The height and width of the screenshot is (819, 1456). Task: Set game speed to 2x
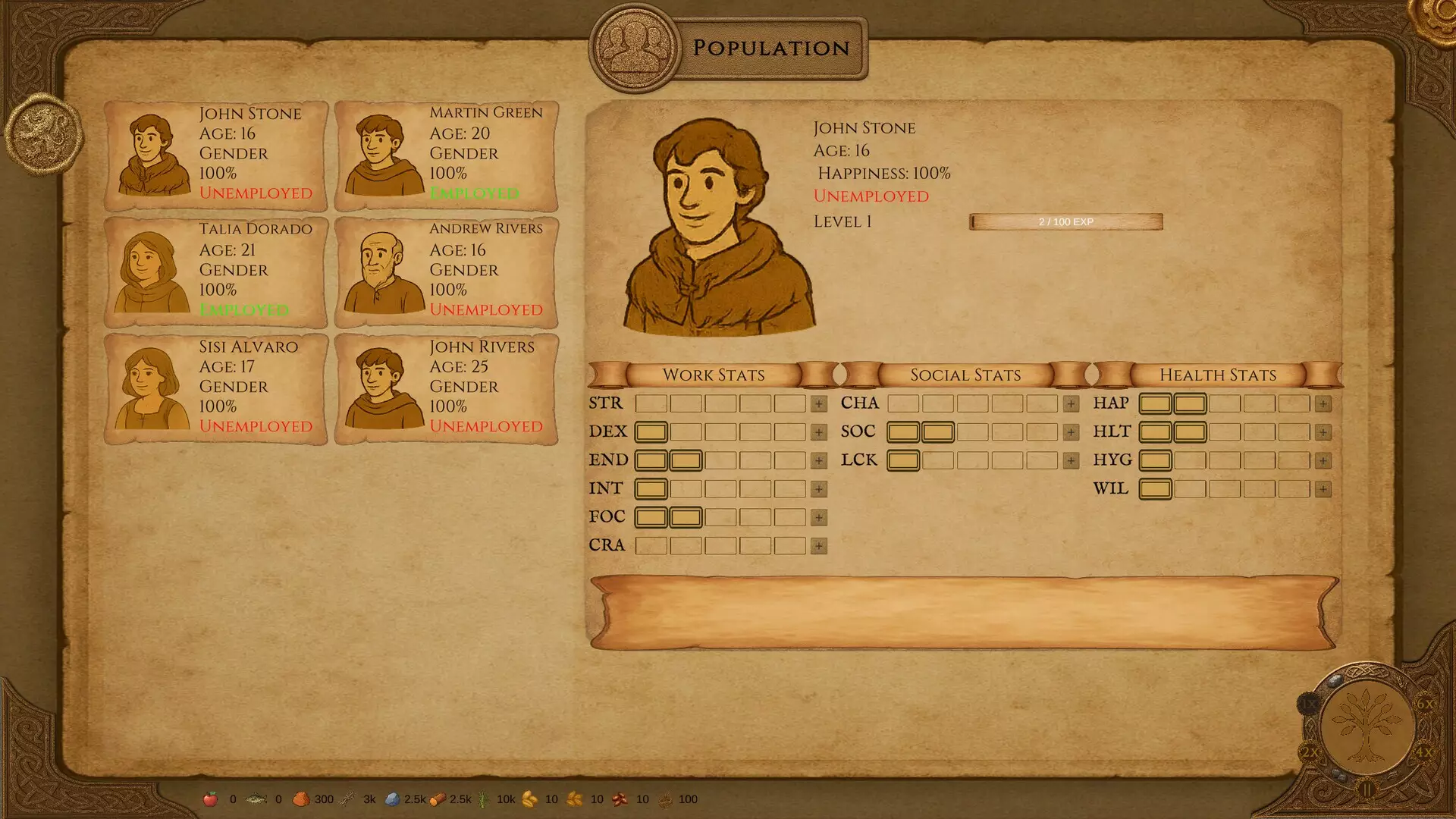pos(1310,752)
